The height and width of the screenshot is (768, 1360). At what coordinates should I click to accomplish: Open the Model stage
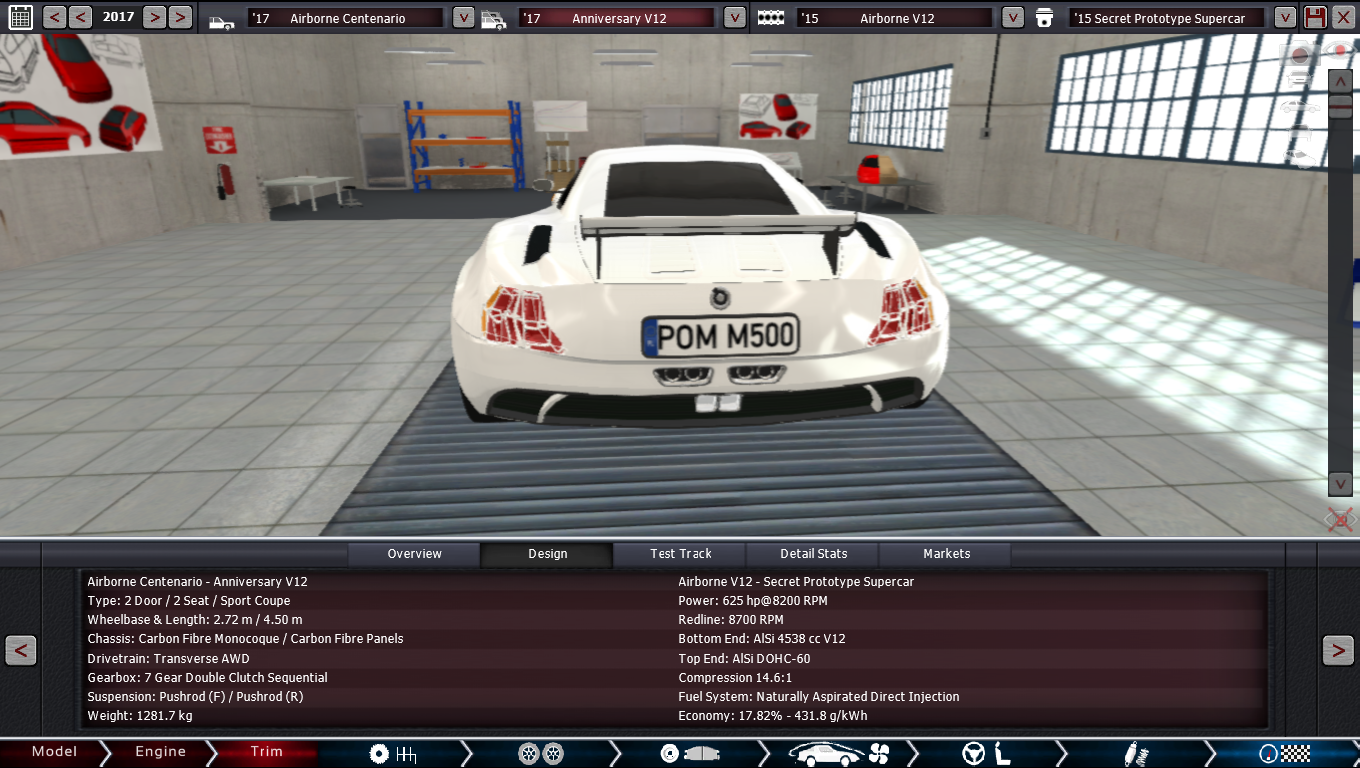[54, 752]
